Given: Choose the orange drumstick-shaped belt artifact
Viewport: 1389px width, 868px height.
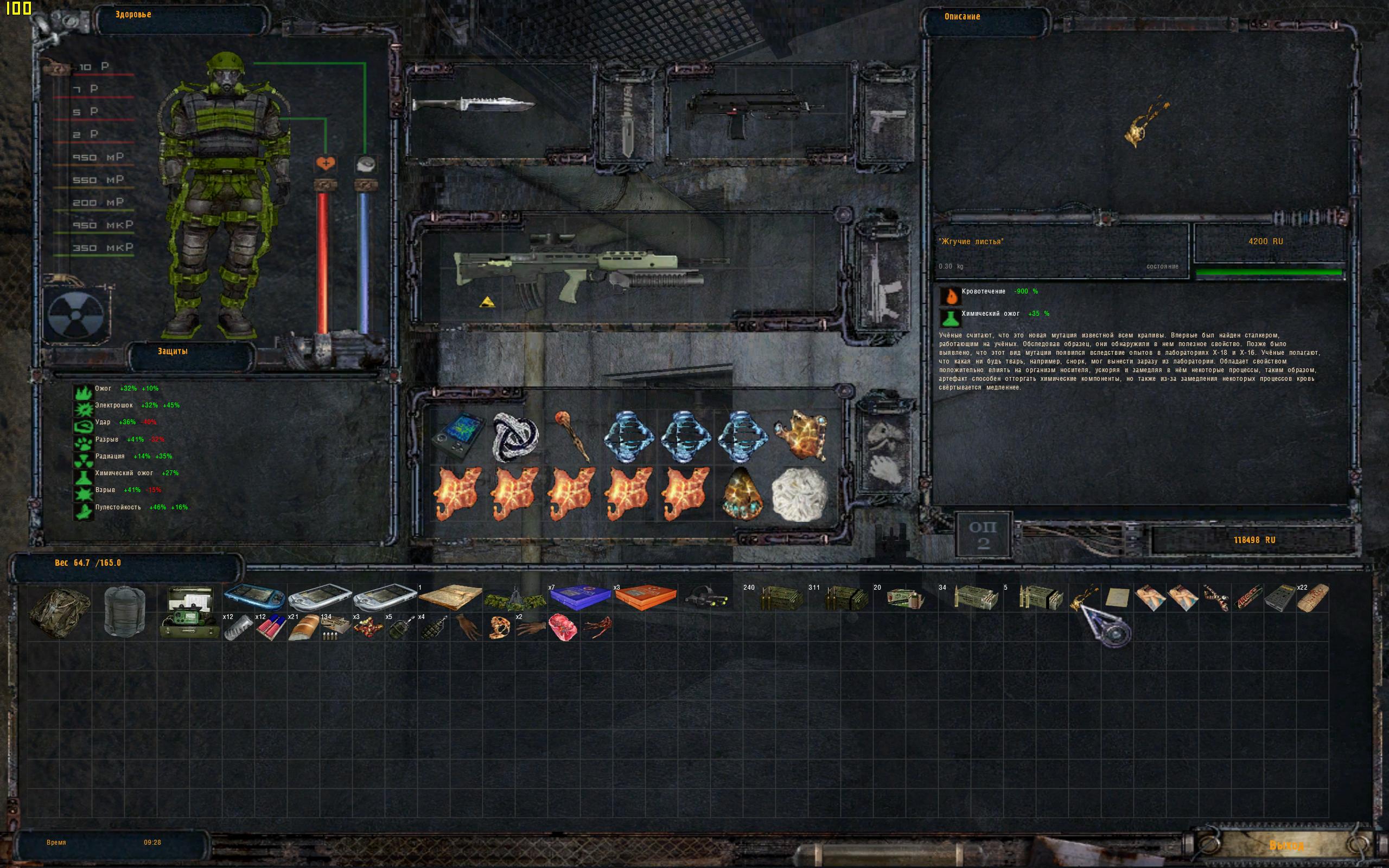Looking at the screenshot, I should point(571,435).
